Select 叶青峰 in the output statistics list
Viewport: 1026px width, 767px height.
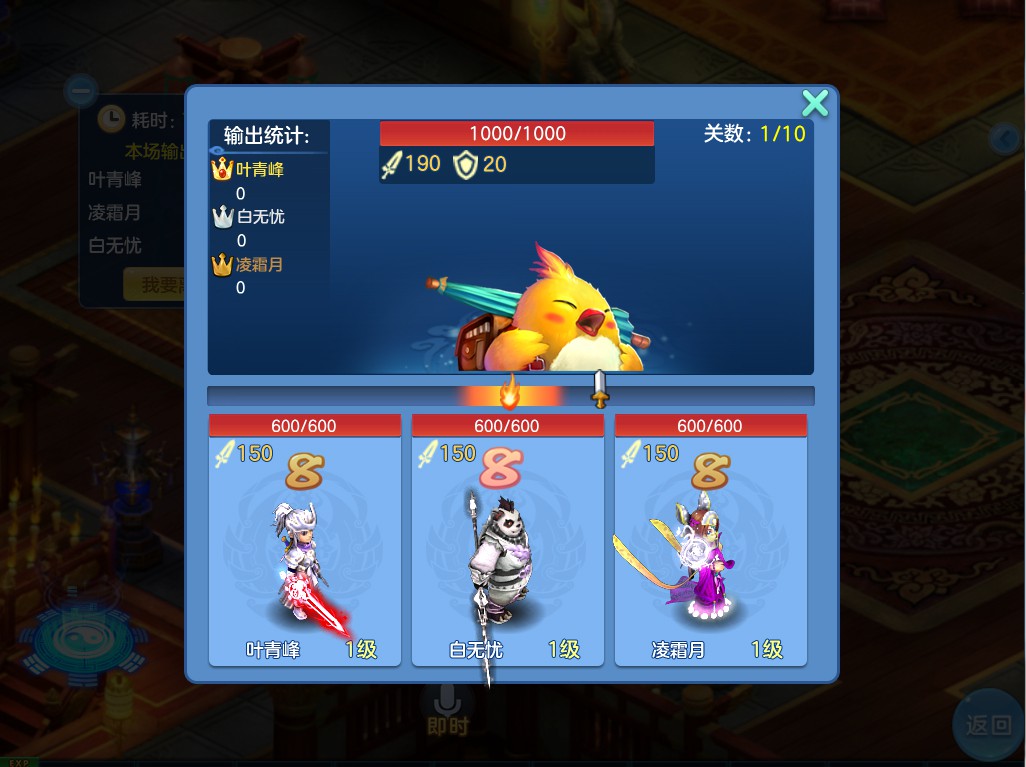click(x=260, y=171)
